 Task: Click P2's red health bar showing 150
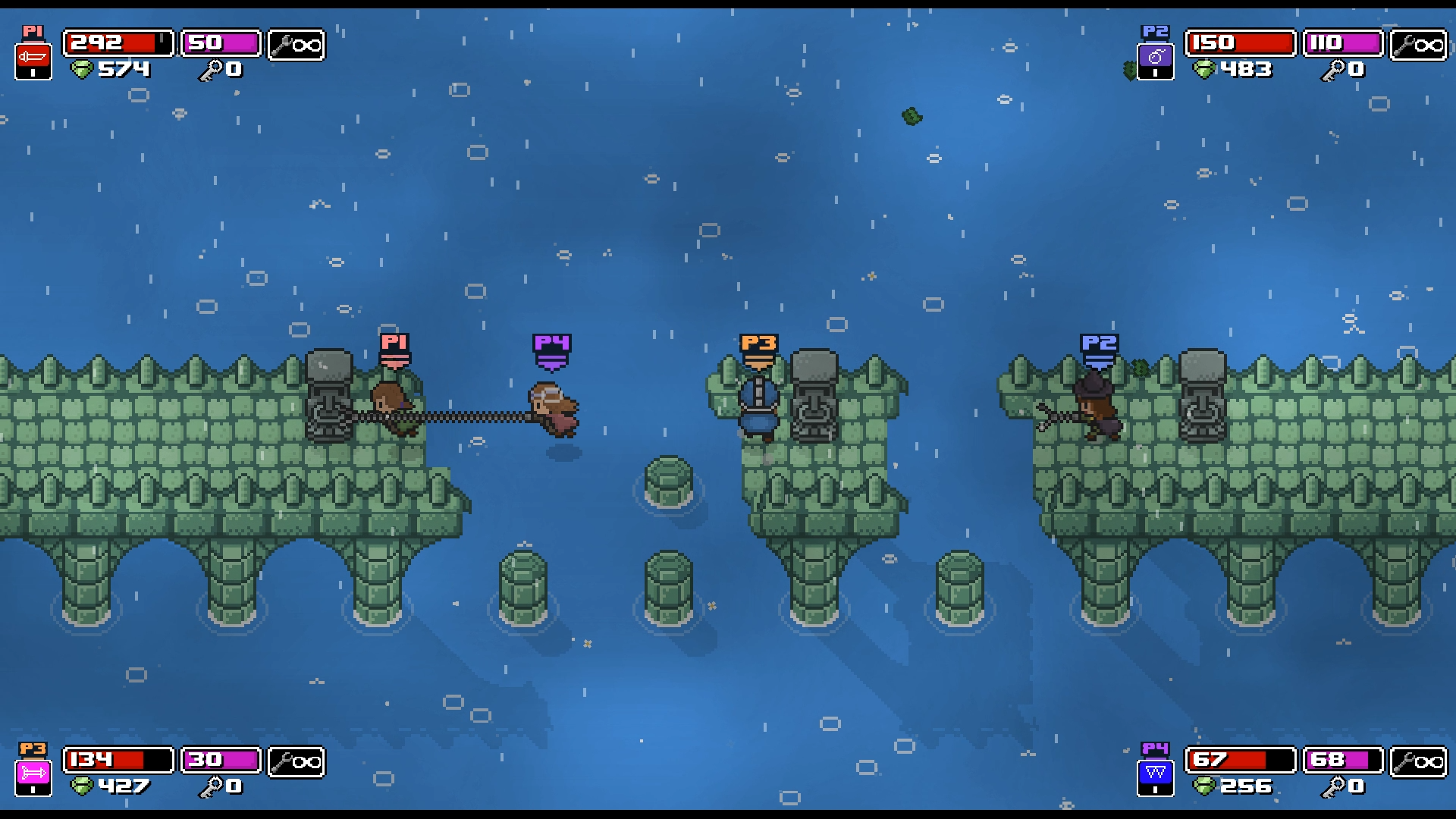click(1240, 43)
